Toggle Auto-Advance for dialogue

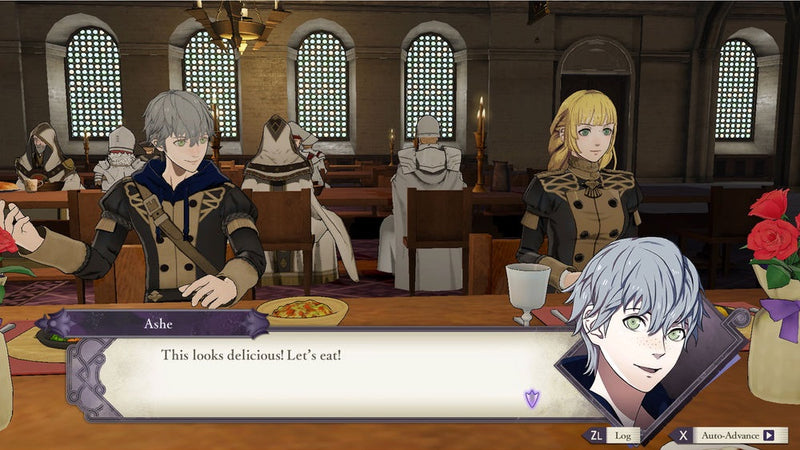pos(731,436)
